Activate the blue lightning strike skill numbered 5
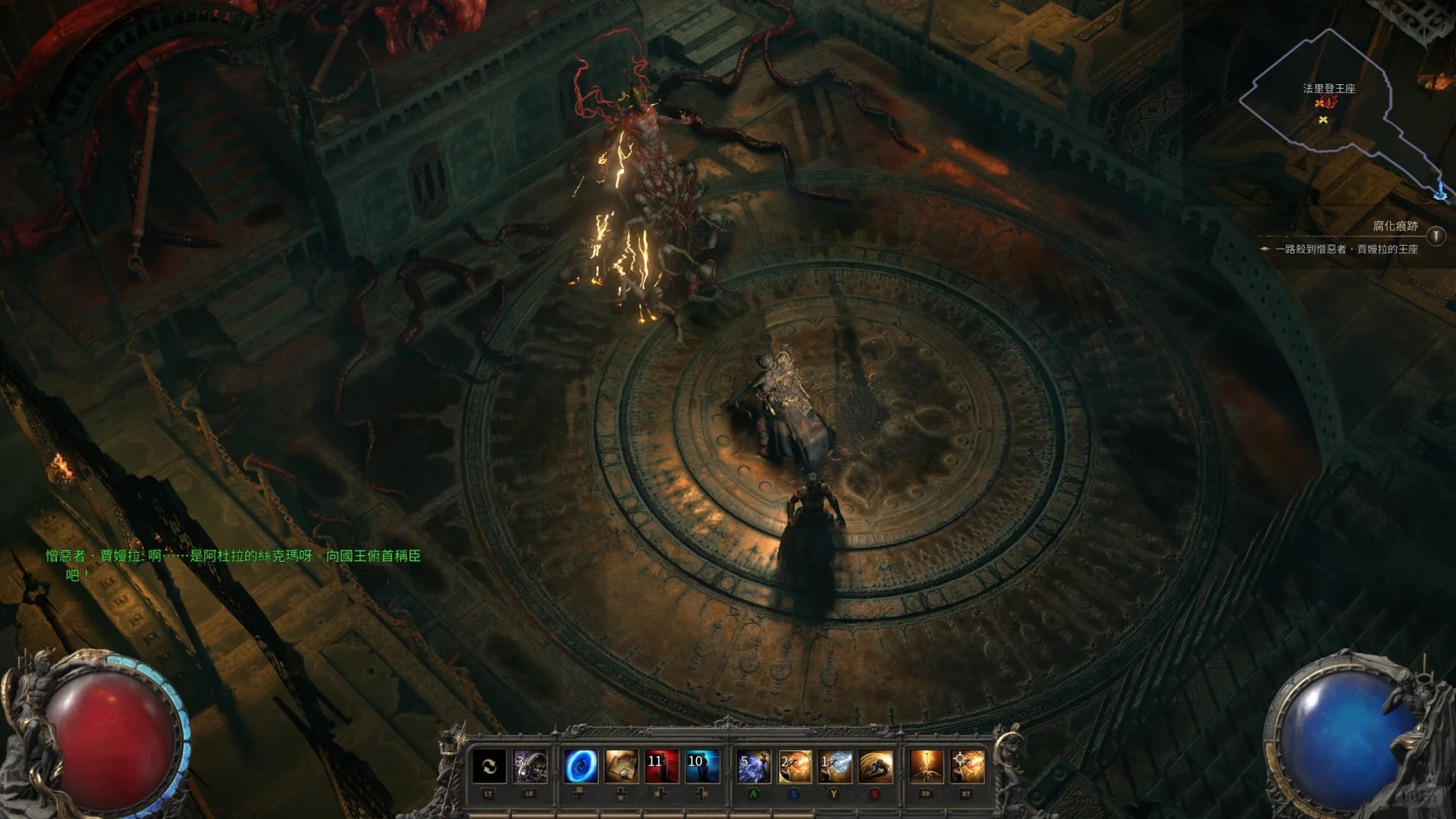 [x=754, y=767]
